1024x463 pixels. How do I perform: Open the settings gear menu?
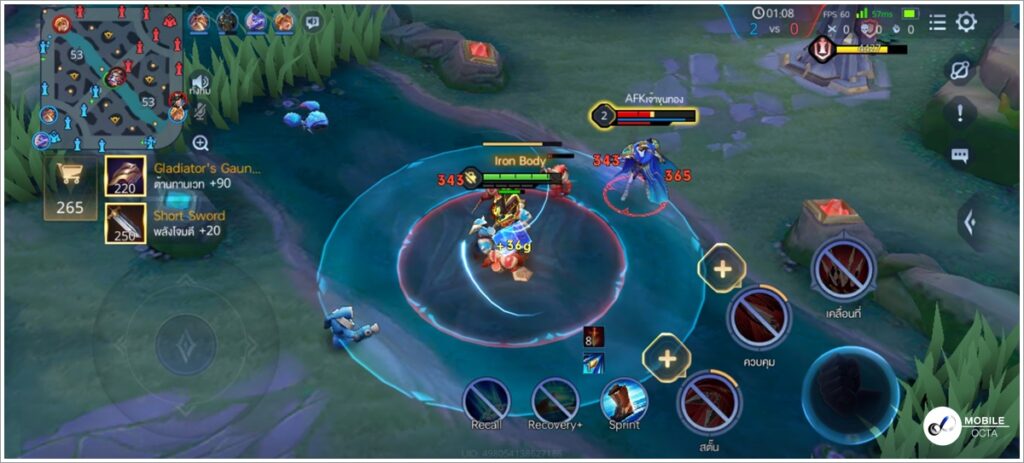pos(966,22)
